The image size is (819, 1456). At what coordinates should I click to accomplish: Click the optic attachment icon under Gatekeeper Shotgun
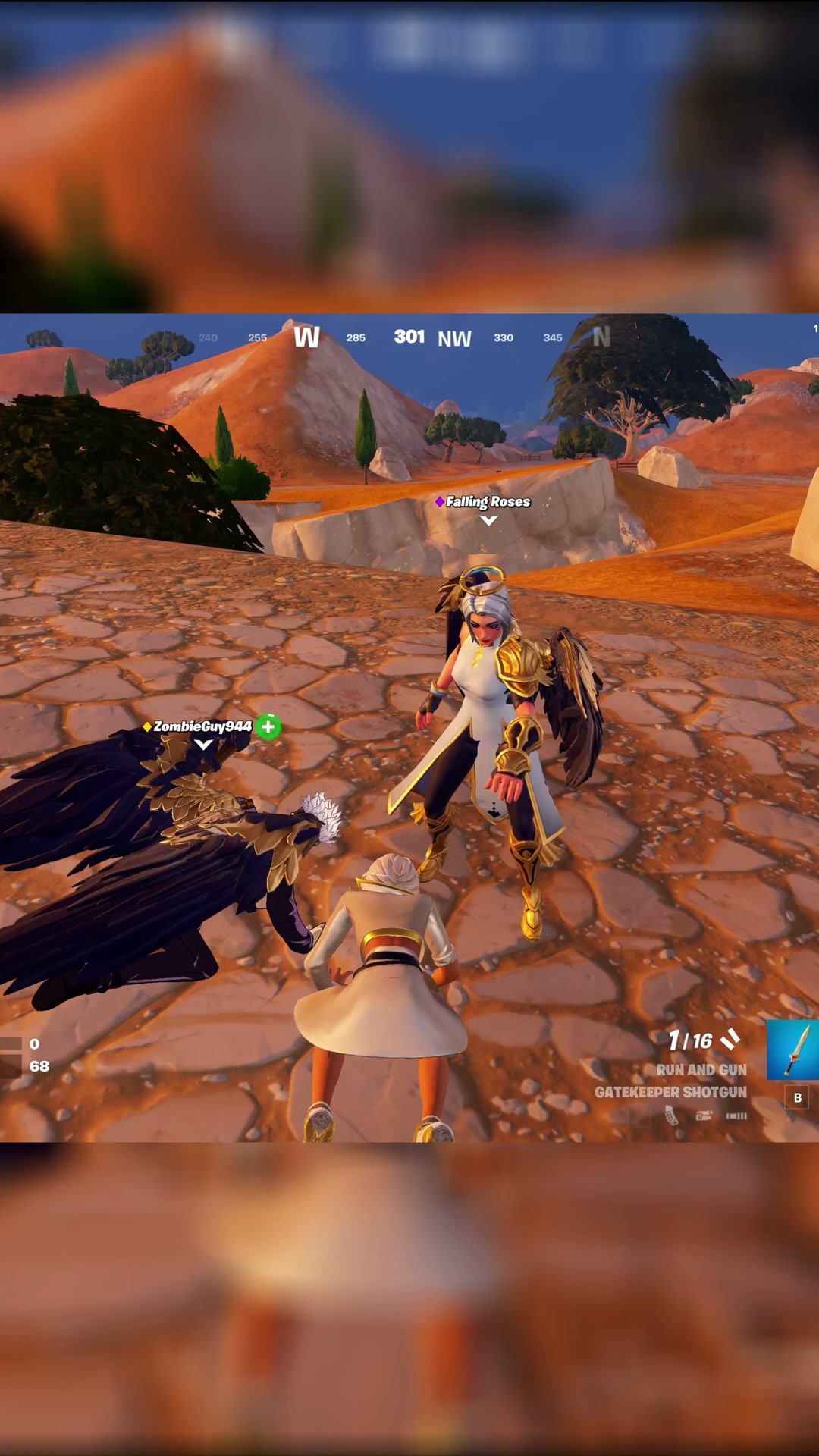coord(704,1116)
